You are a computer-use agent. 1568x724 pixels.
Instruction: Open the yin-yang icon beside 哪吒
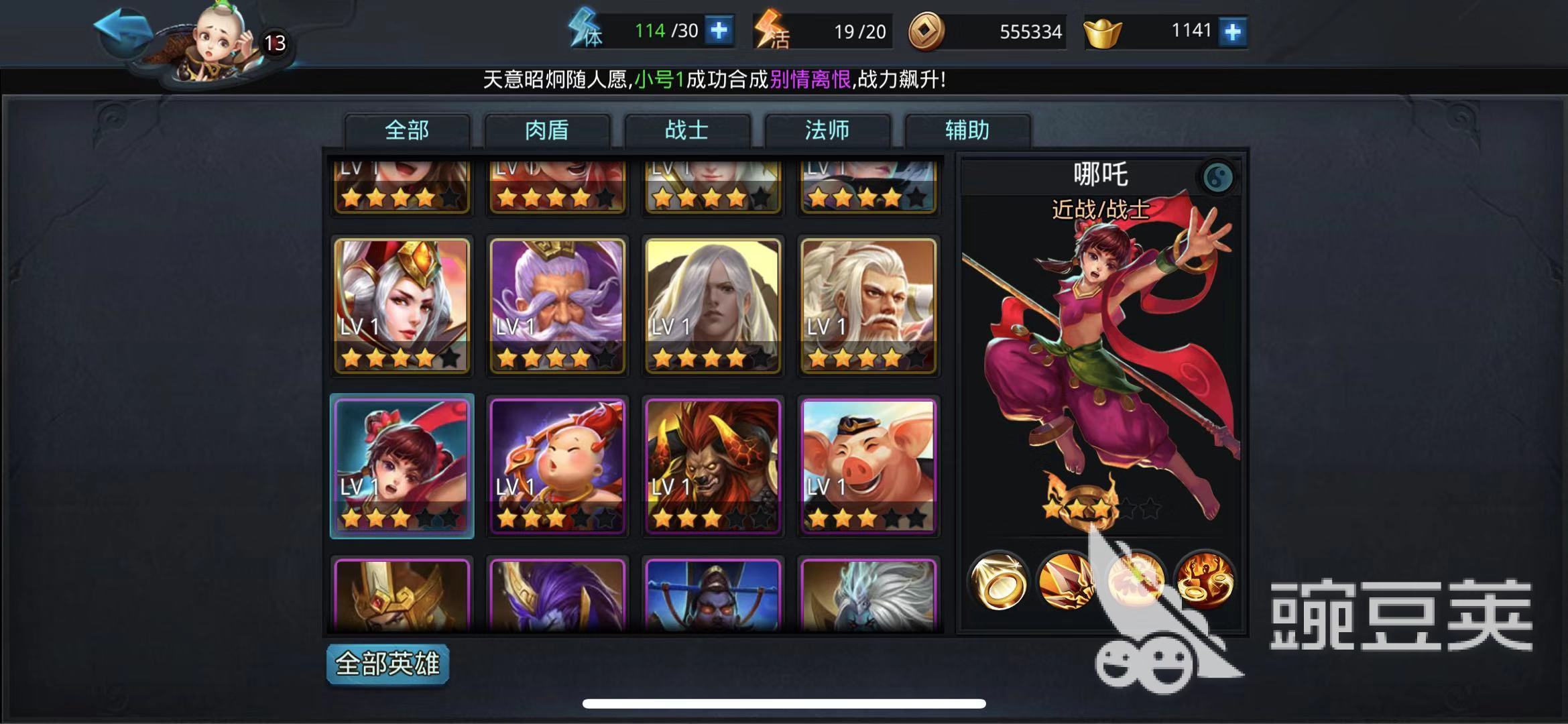[x=1217, y=178]
